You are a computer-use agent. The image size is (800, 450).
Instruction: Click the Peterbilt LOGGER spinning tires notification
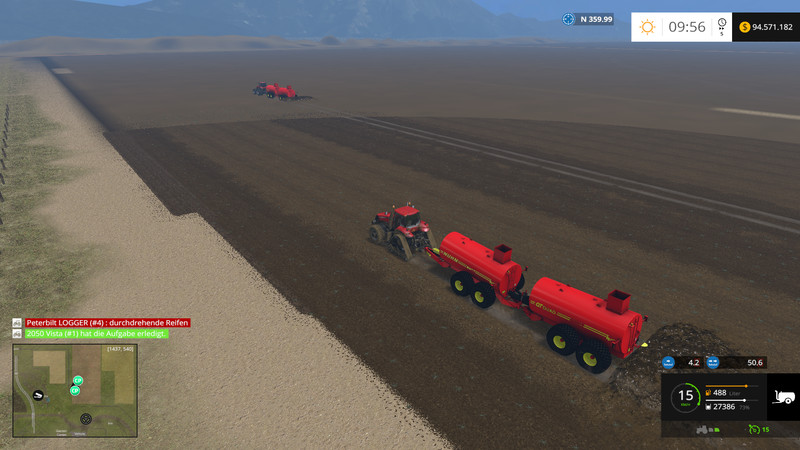coord(107,323)
